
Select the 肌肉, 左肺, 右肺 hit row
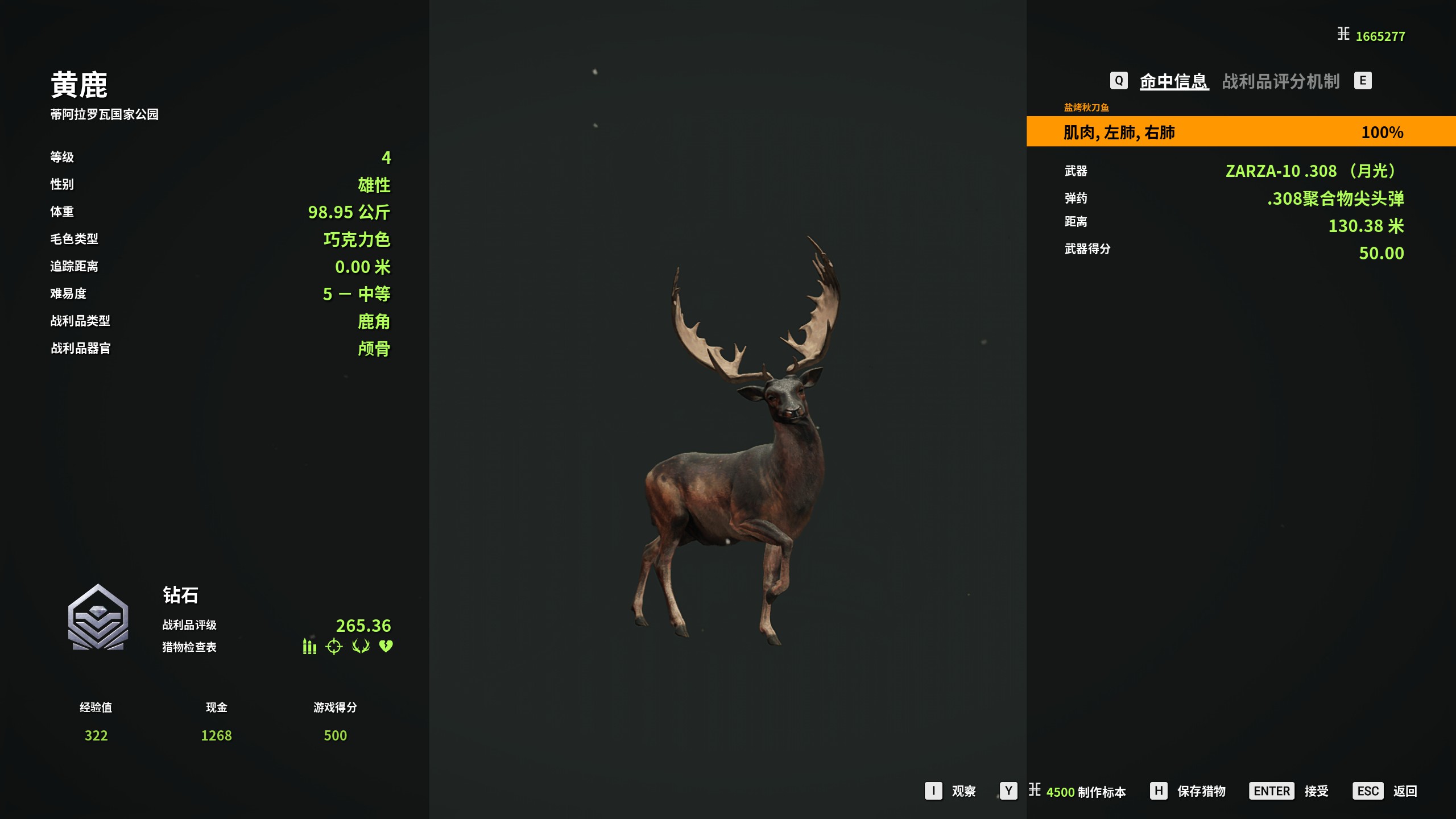tap(1240, 132)
